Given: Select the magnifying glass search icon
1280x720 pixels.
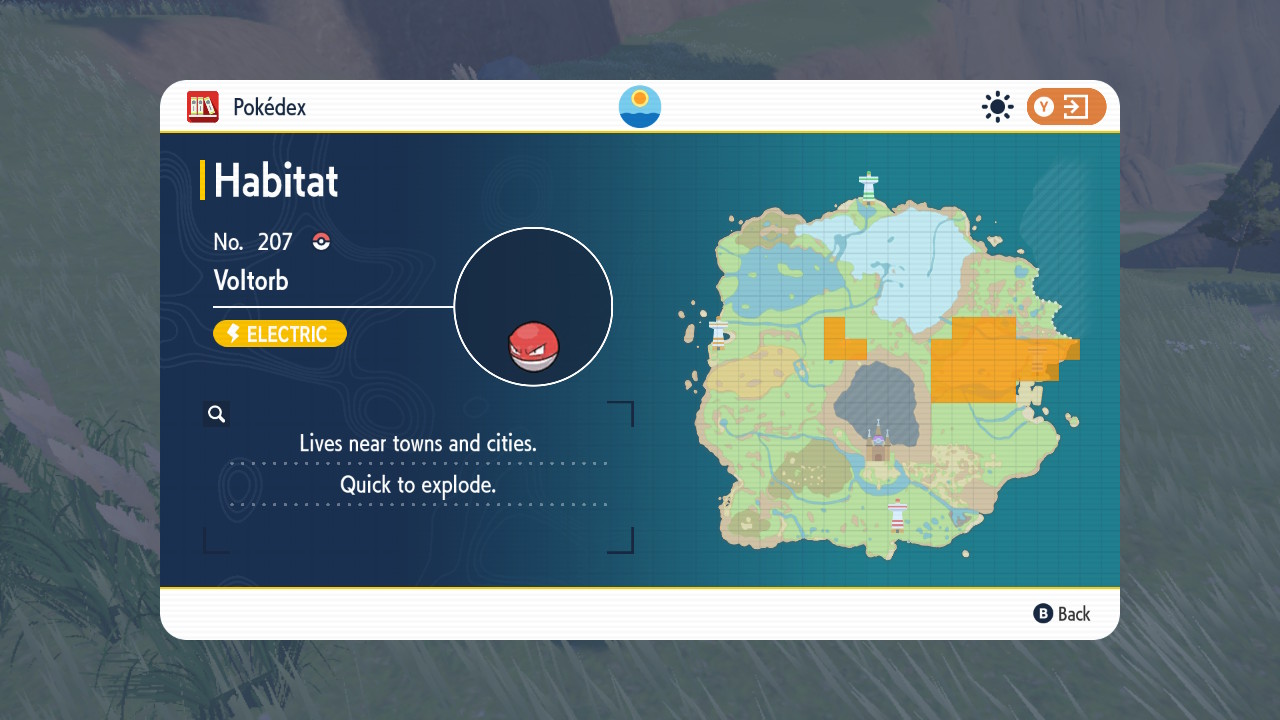Looking at the screenshot, I should (216, 413).
